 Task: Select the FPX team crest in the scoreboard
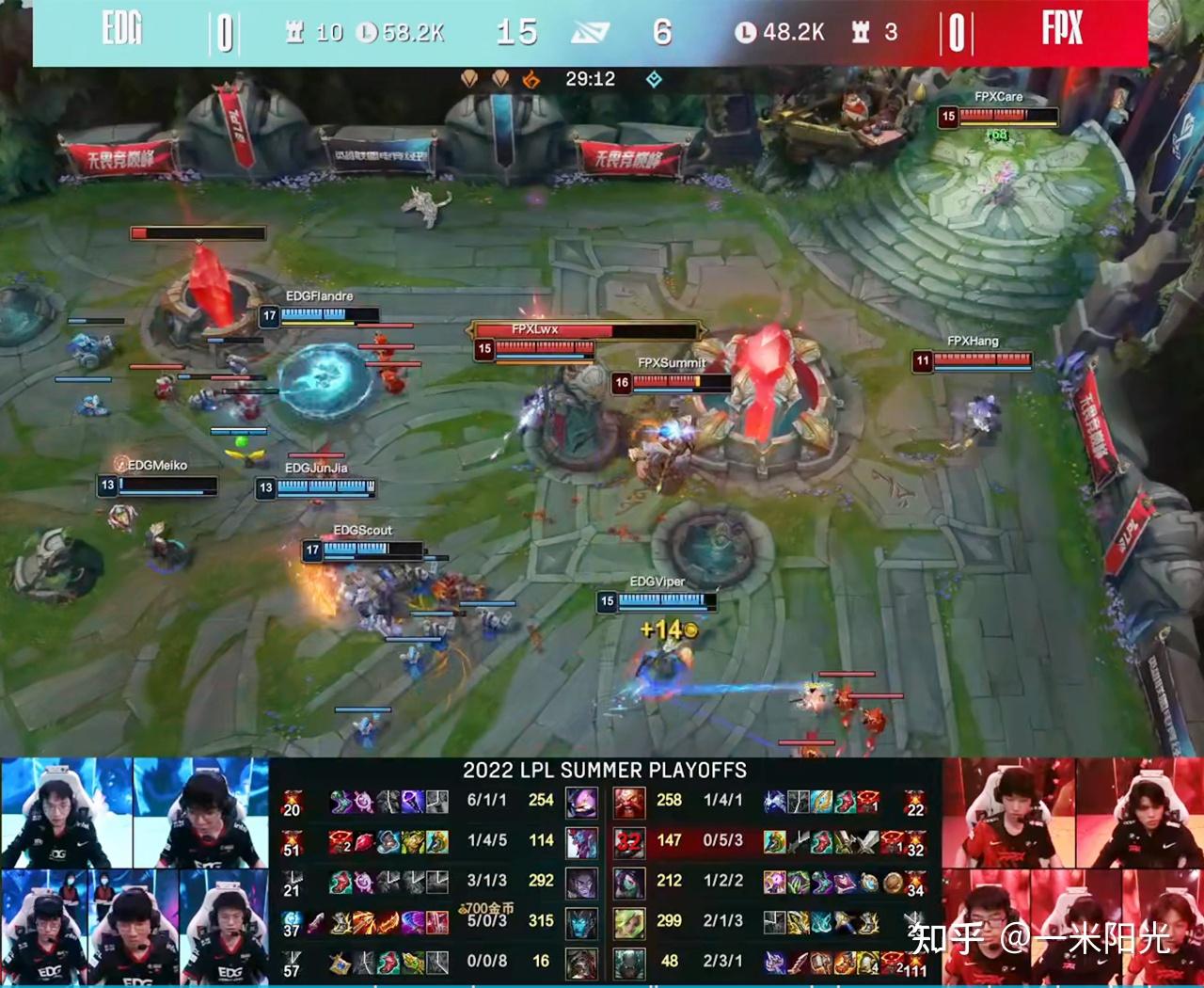(1064, 29)
